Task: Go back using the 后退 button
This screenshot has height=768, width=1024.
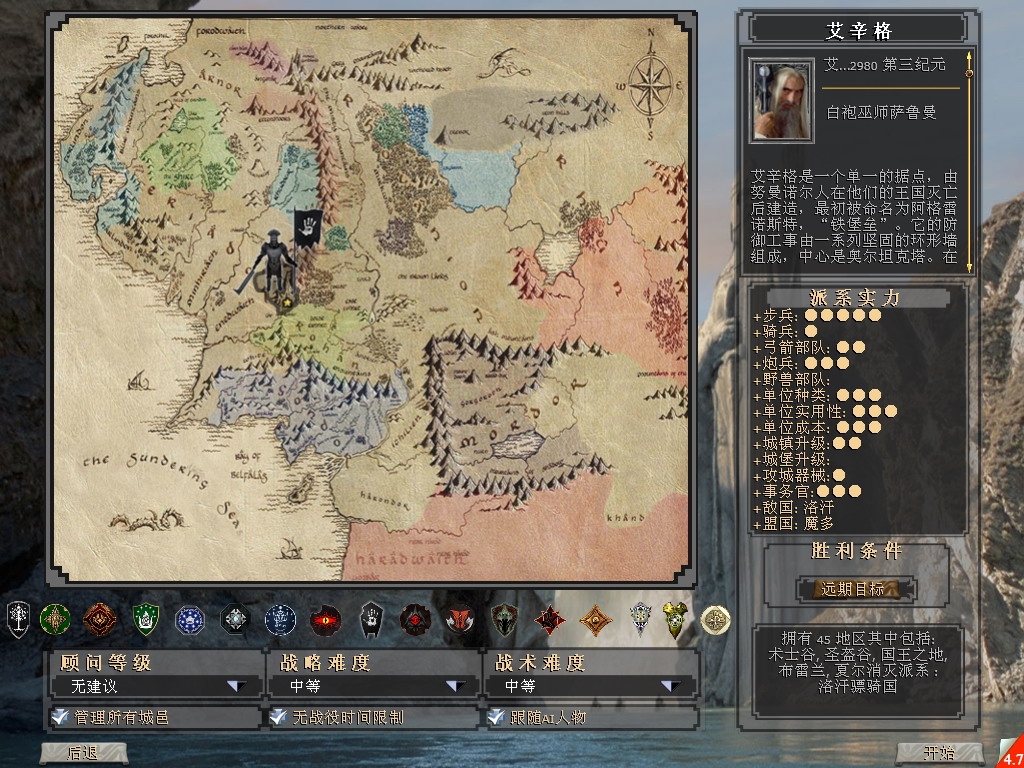Action: [x=83, y=753]
